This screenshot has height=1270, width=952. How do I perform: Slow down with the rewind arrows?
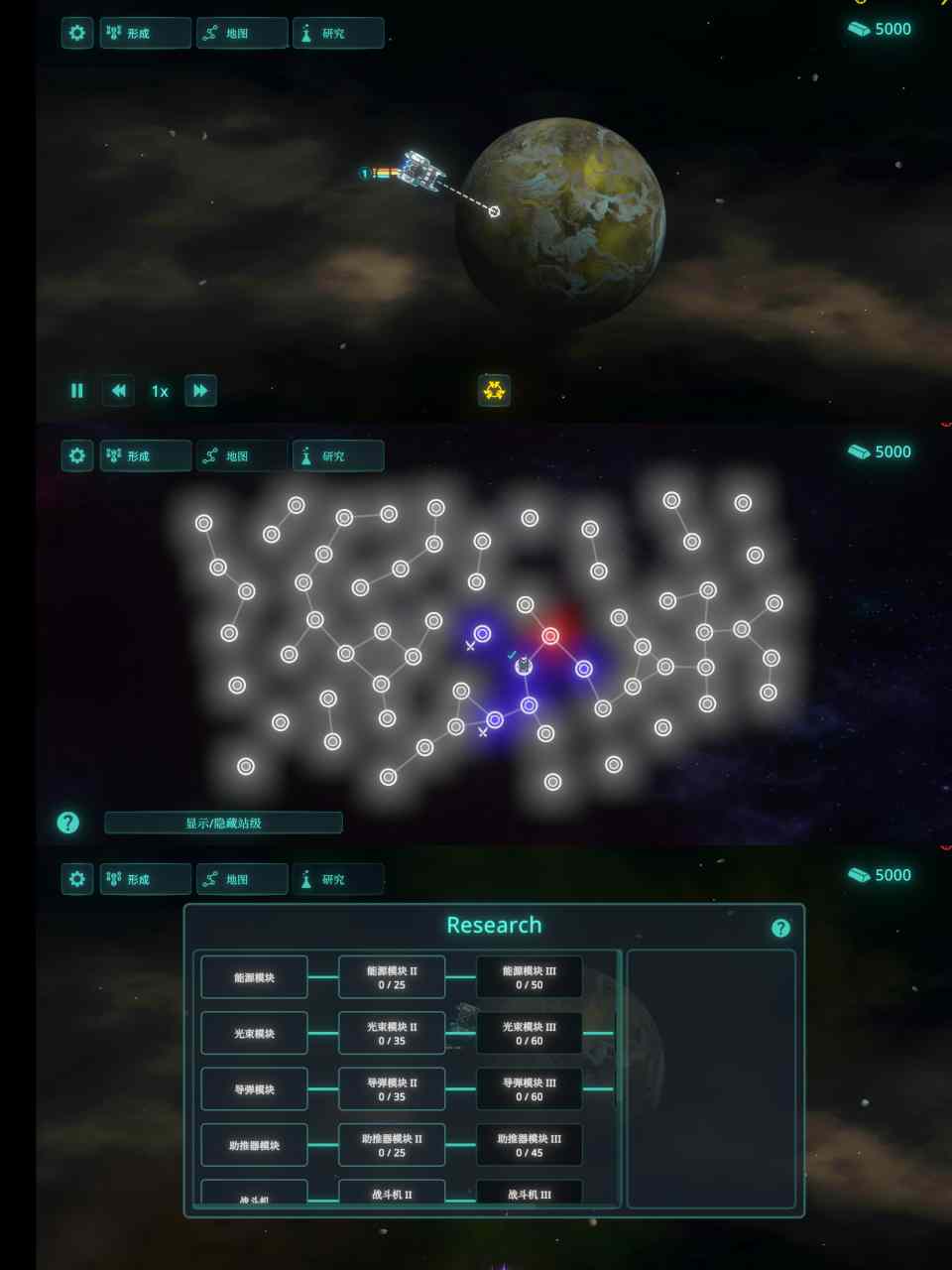(118, 391)
